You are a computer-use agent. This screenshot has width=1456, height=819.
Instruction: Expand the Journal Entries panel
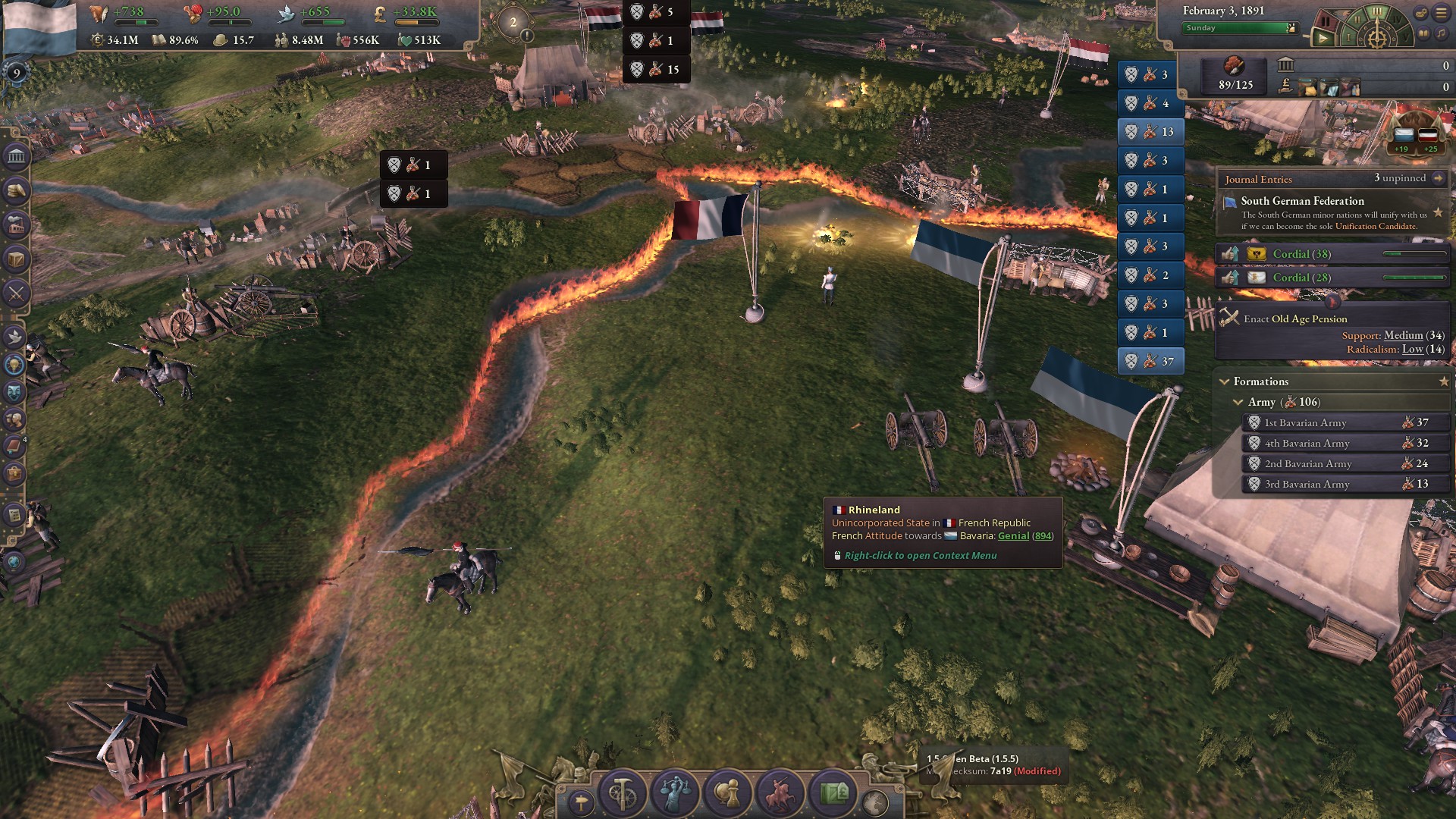(x=1440, y=178)
